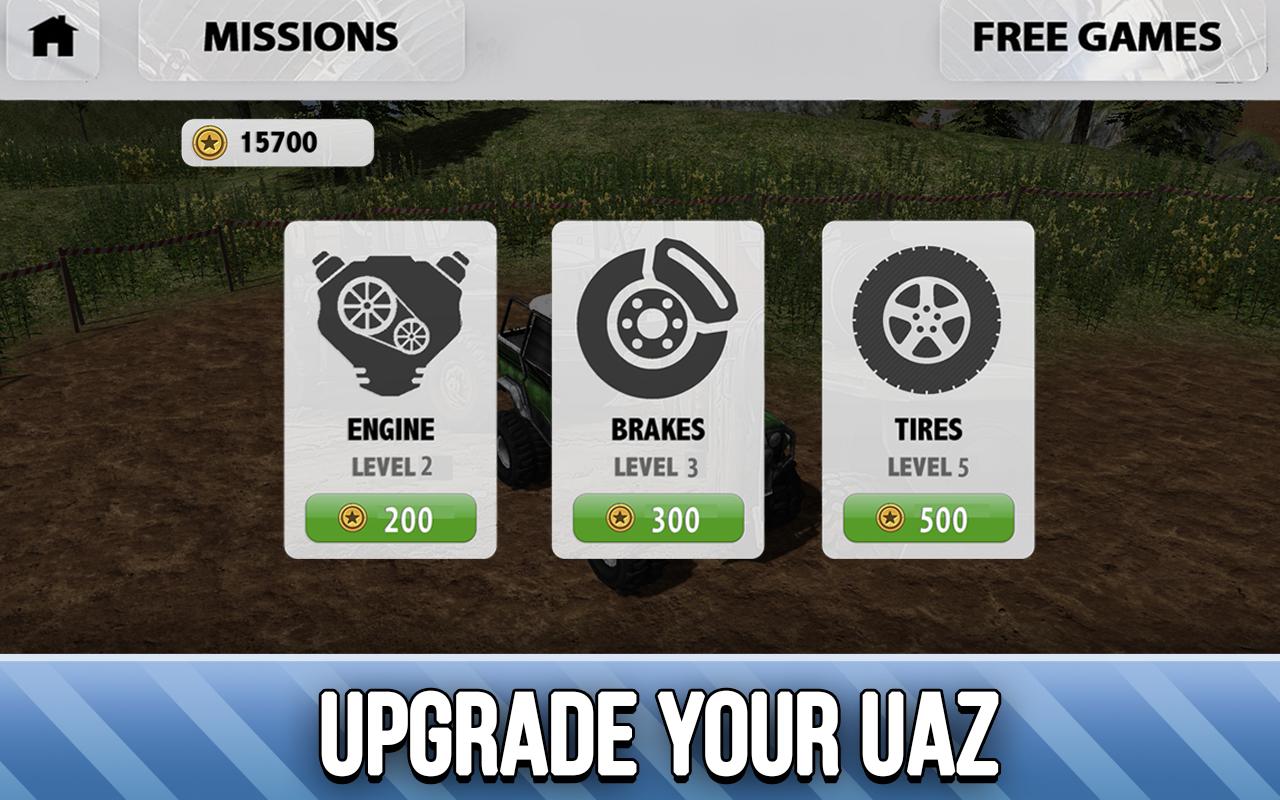The image size is (1280, 800).
Task: Upgrade Tires for 500 coins
Action: pos(926,517)
